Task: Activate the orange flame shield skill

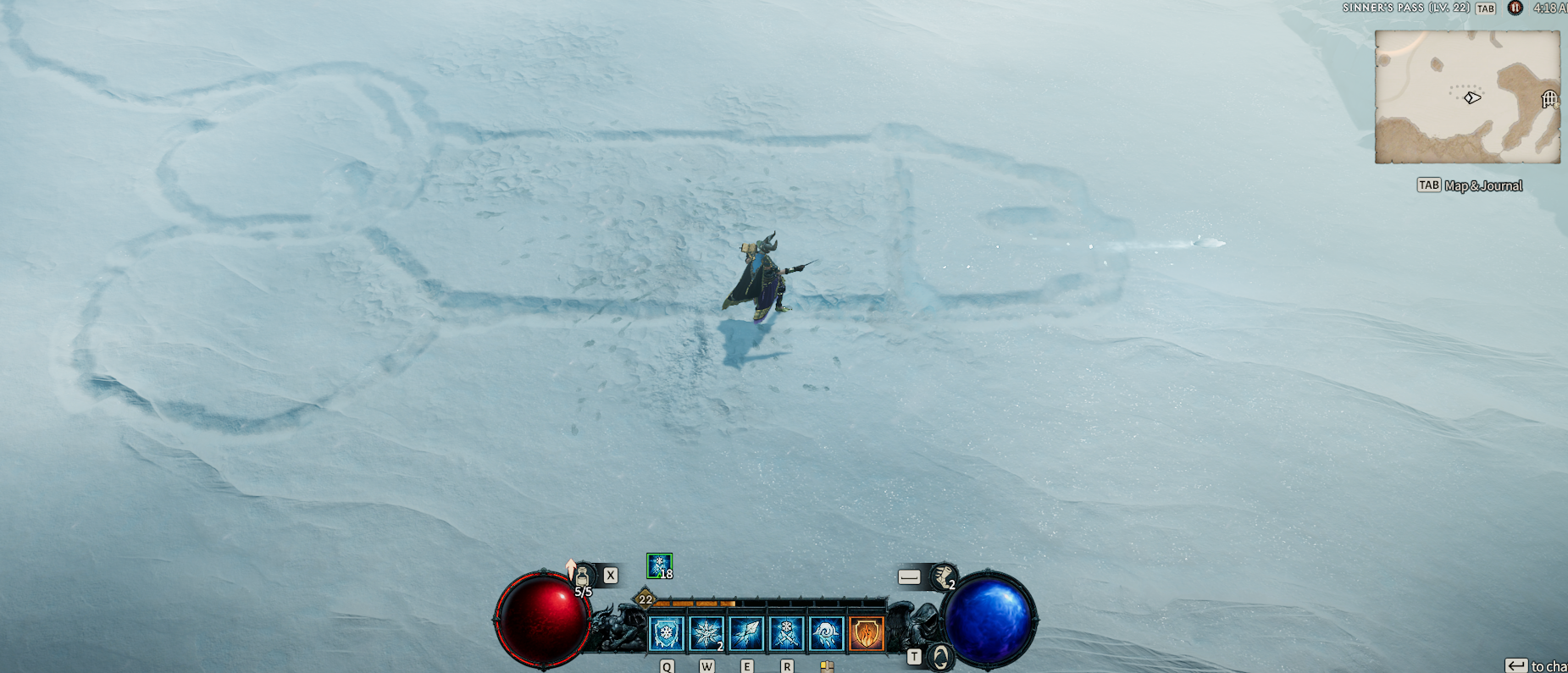Action: (x=866, y=633)
